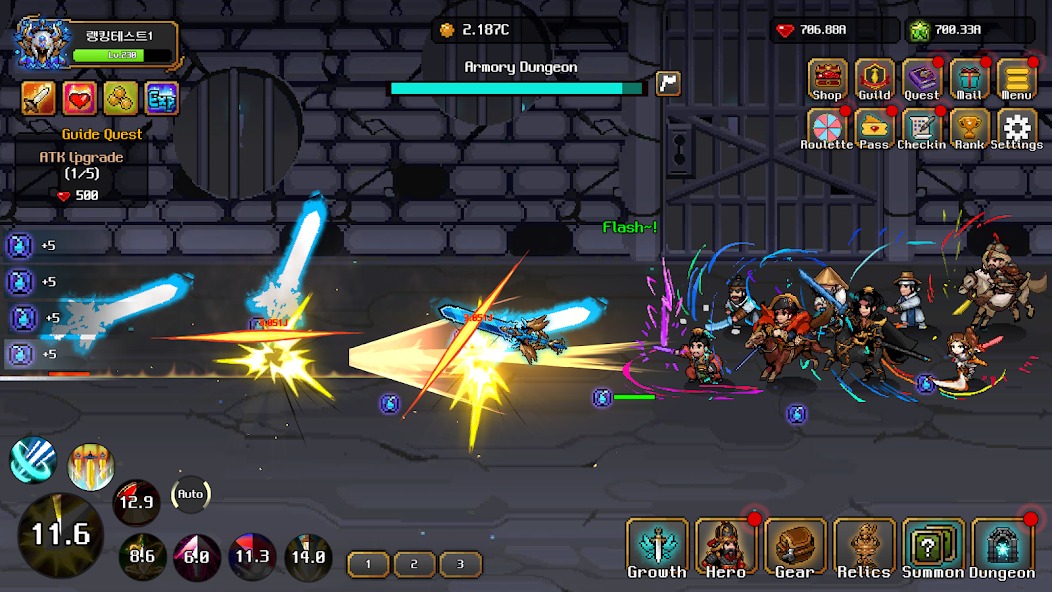1052x592 pixels.
Task: Switch to the Growth tab
Action: (657, 549)
